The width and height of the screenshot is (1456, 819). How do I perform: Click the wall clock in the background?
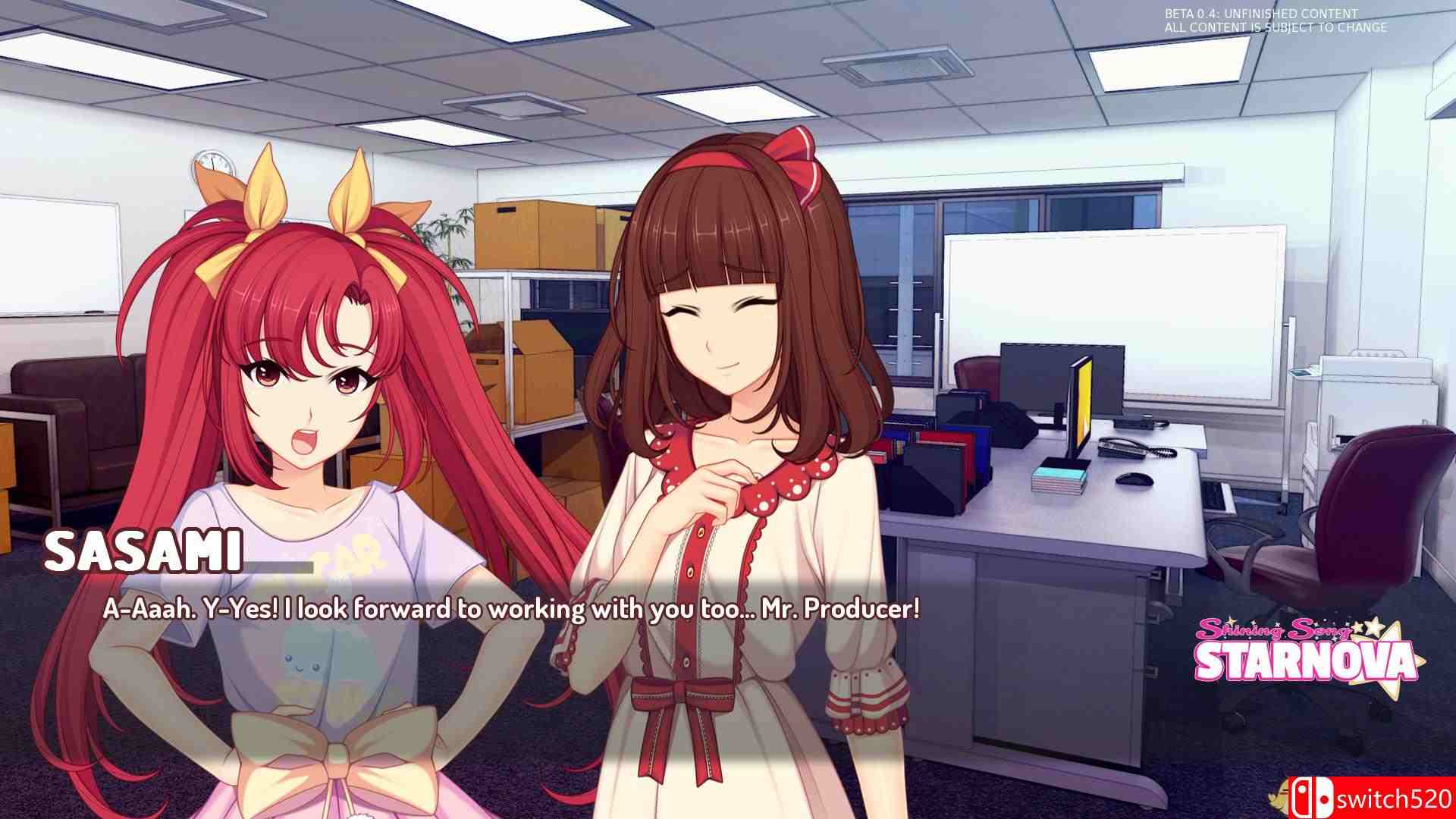point(214,161)
